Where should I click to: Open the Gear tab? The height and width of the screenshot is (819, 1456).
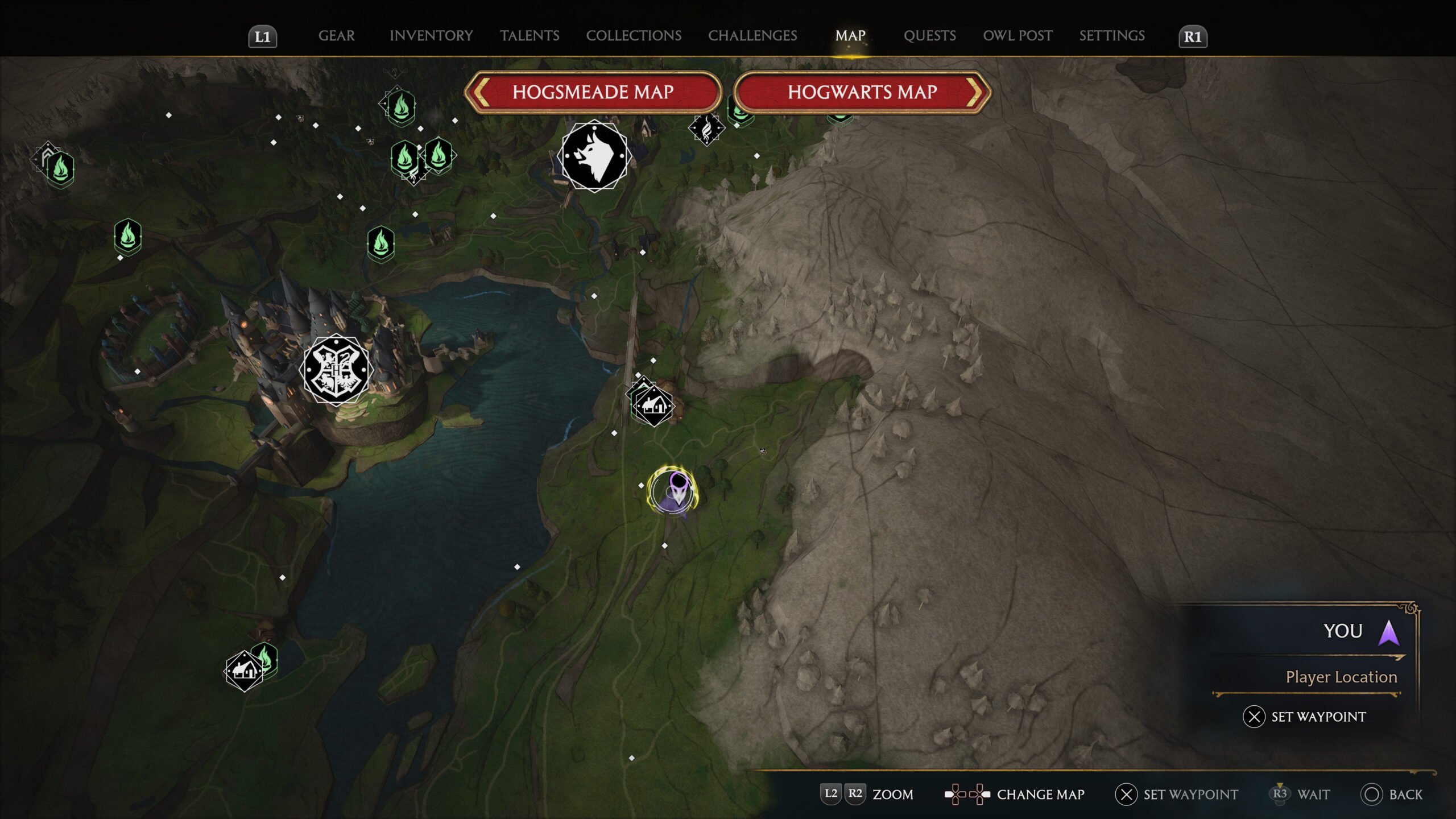[x=336, y=36]
